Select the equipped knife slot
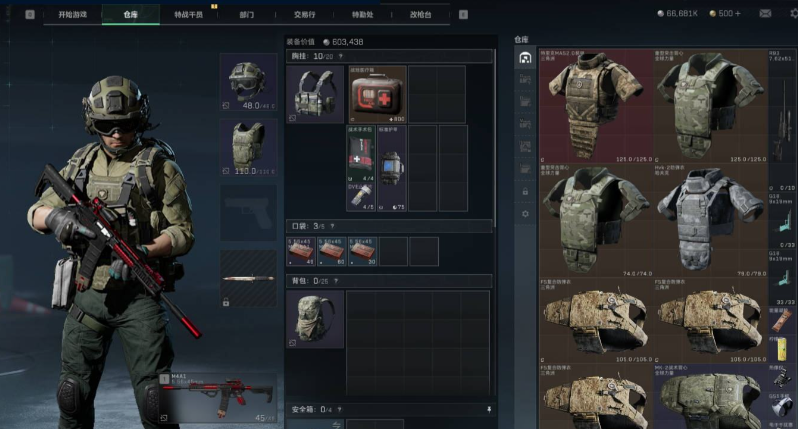The height and width of the screenshot is (429, 798). [248, 277]
